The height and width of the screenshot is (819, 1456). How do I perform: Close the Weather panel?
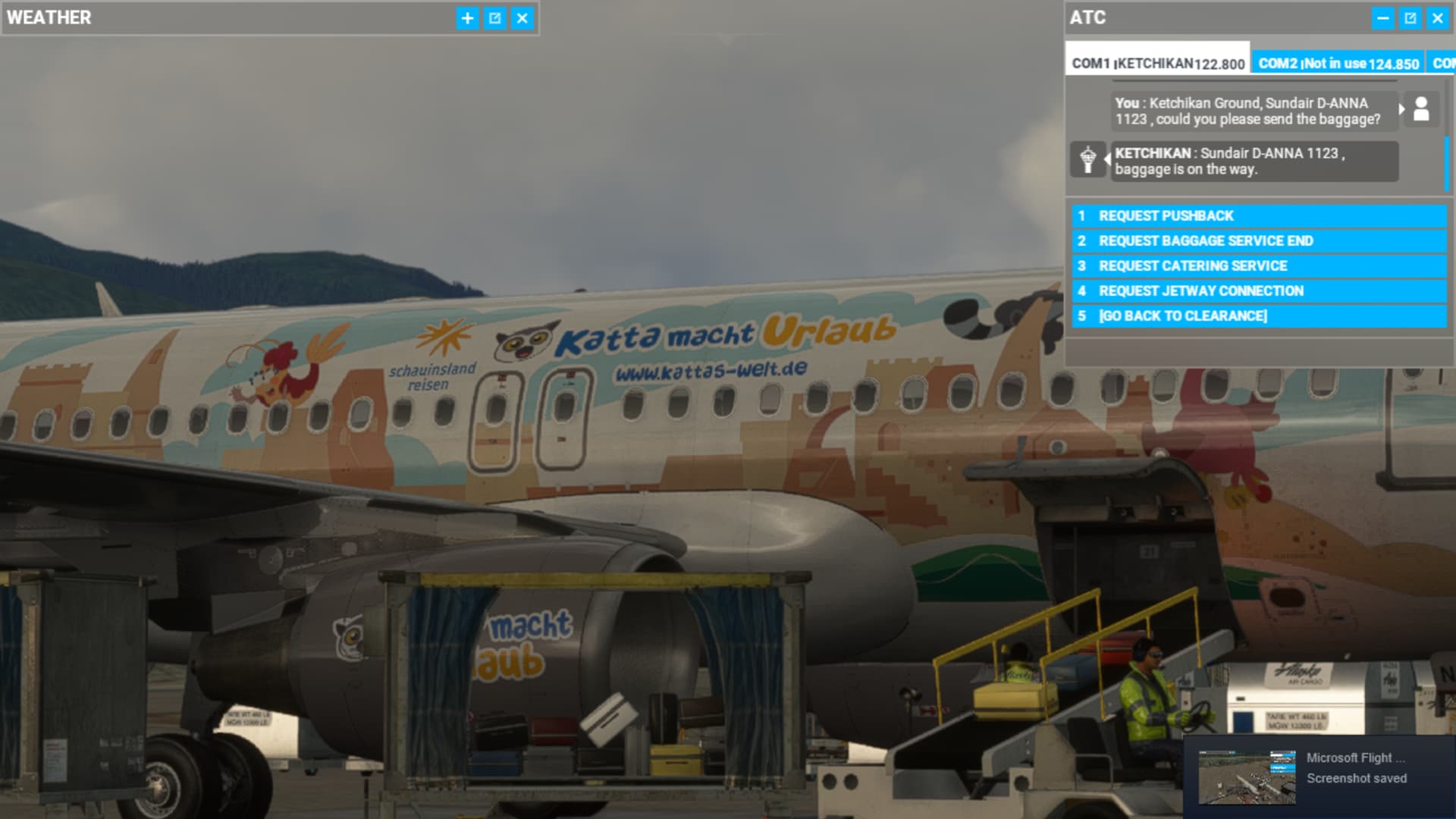tap(522, 18)
